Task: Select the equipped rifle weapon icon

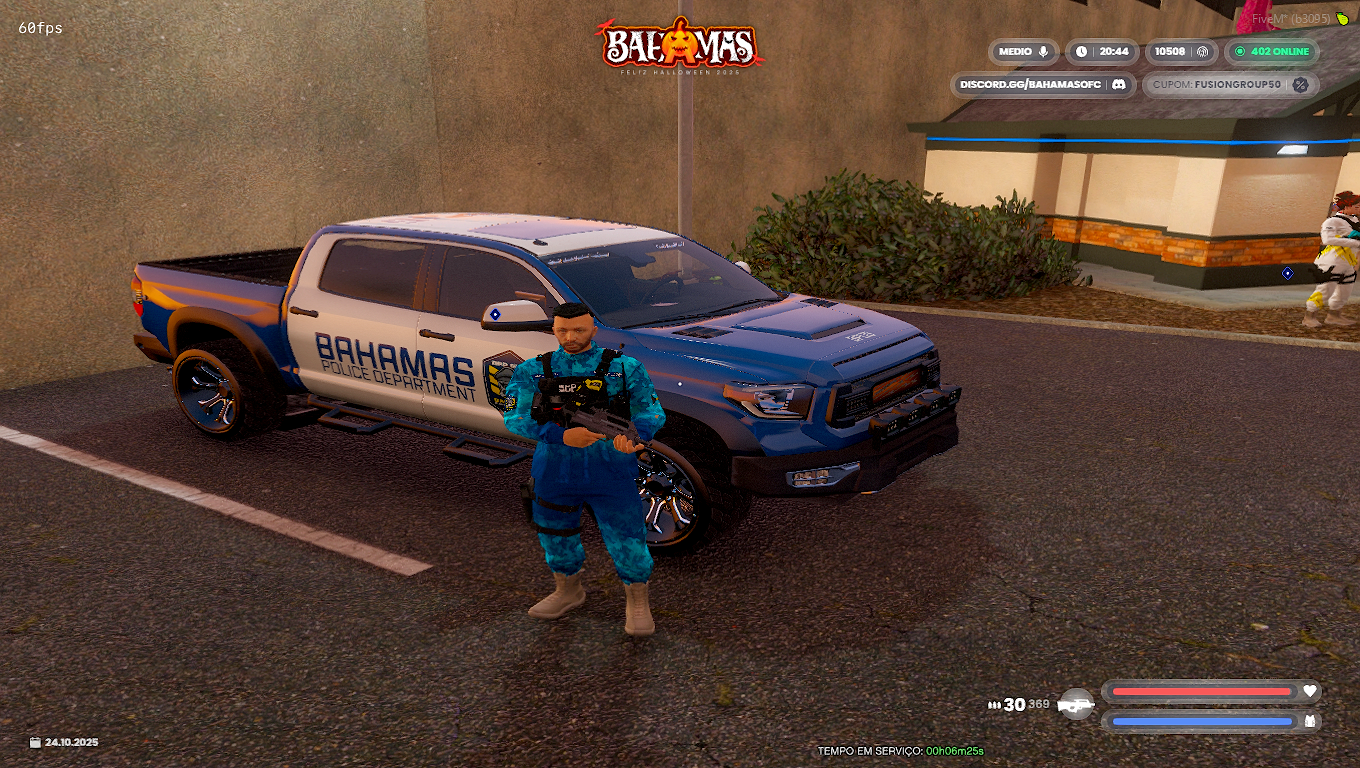Action: click(1076, 704)
